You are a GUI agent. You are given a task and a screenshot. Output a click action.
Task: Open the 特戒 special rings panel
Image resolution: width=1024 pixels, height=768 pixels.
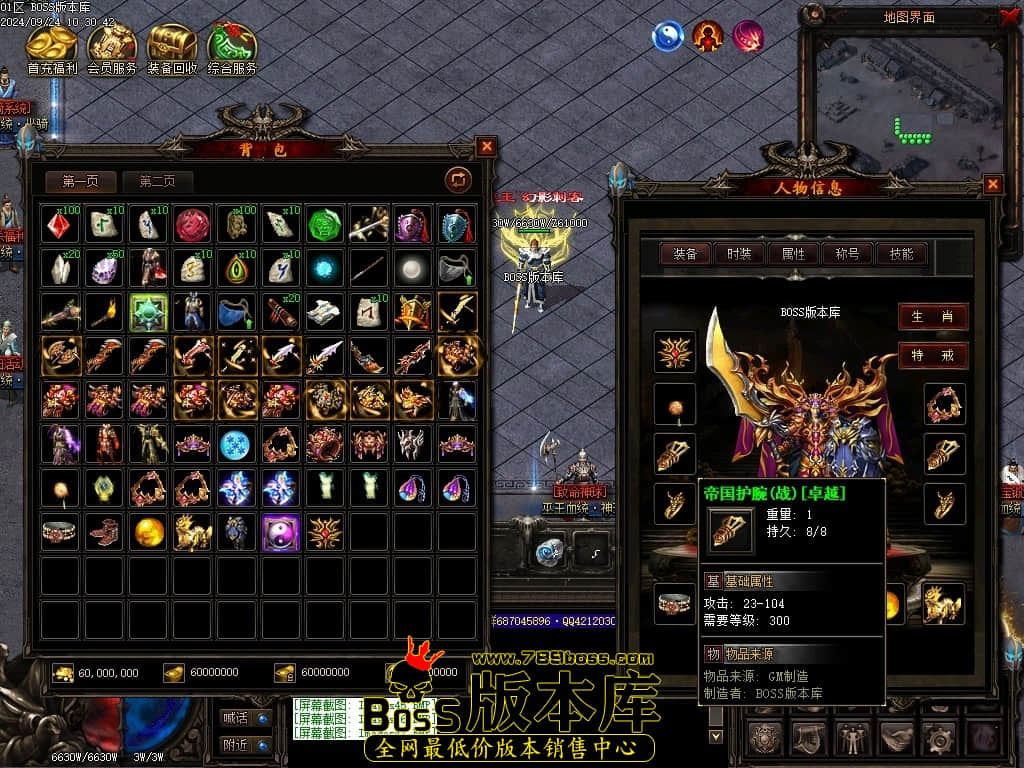[932, 355]
